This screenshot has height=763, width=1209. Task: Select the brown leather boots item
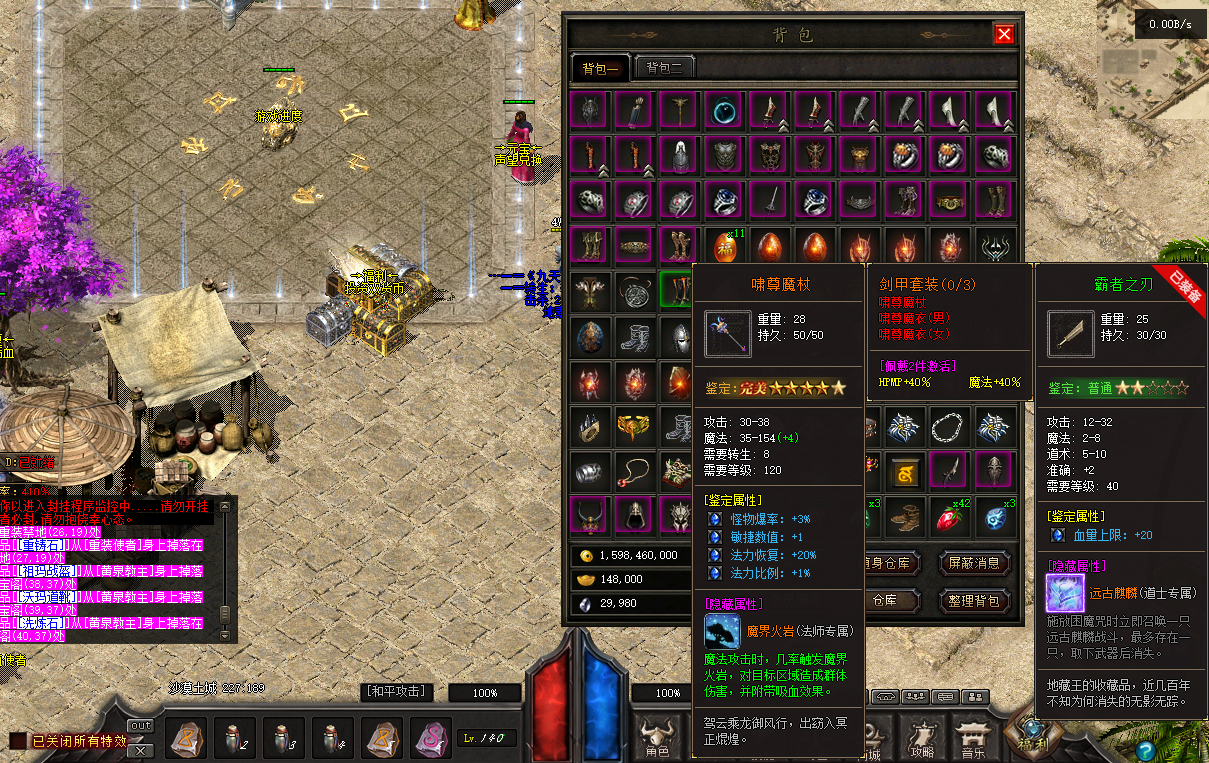[x=904, y=516]
